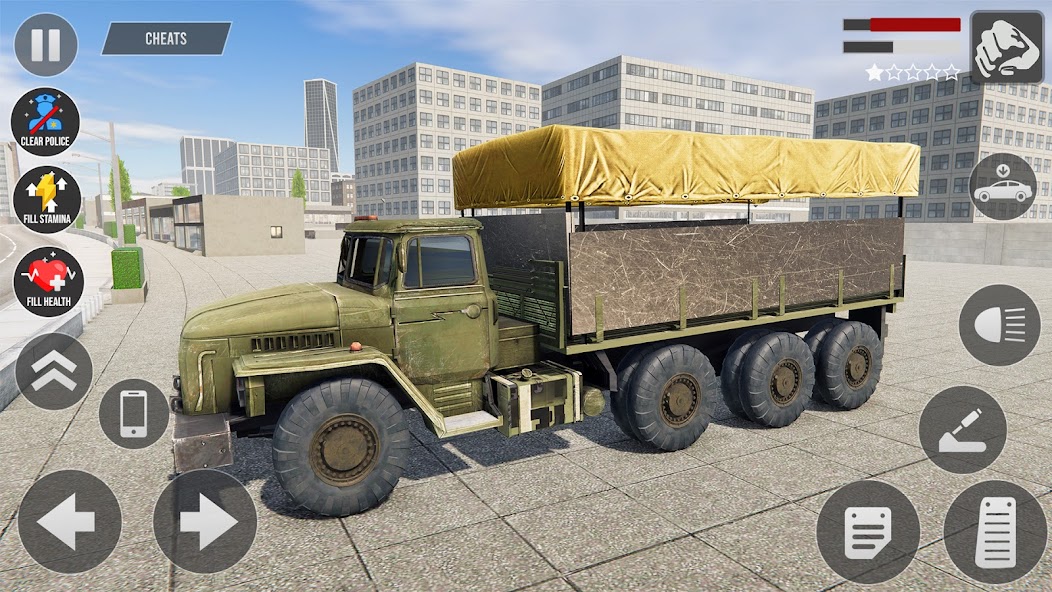Hit the brake pedal button
Screen dimensions: 1052x592
867,531
